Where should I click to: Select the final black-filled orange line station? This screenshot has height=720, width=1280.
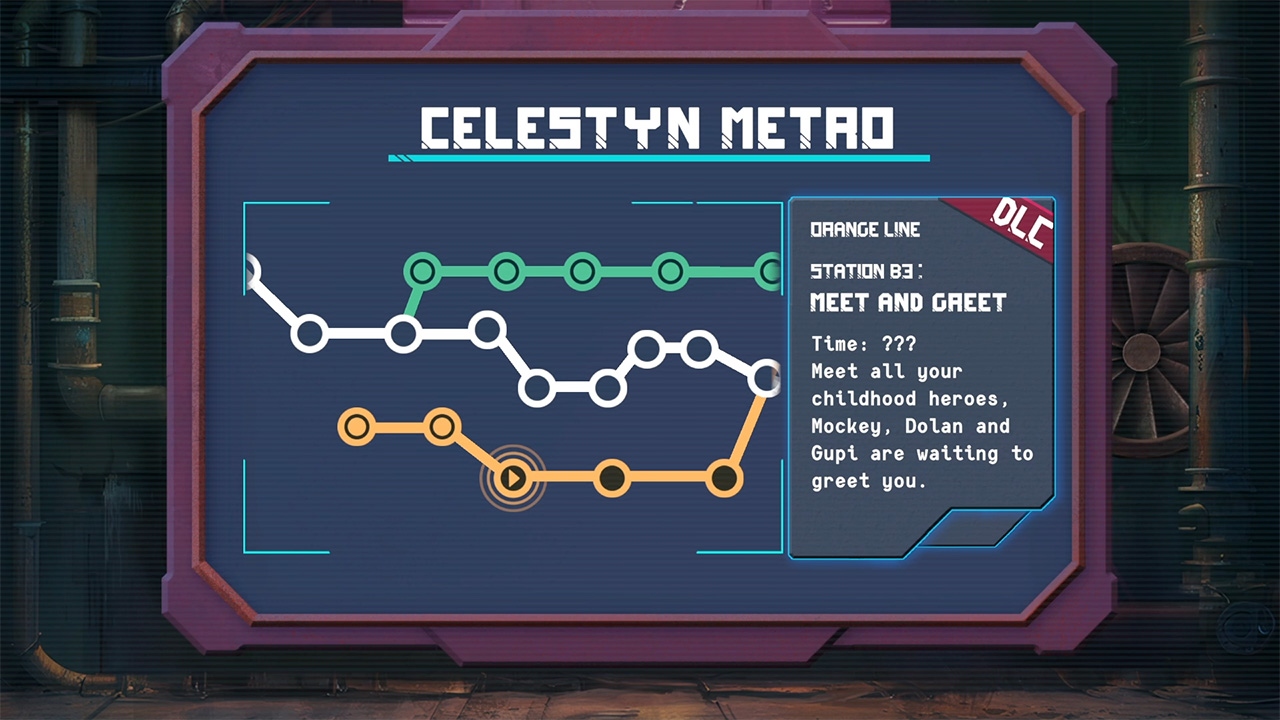point(723,478)
